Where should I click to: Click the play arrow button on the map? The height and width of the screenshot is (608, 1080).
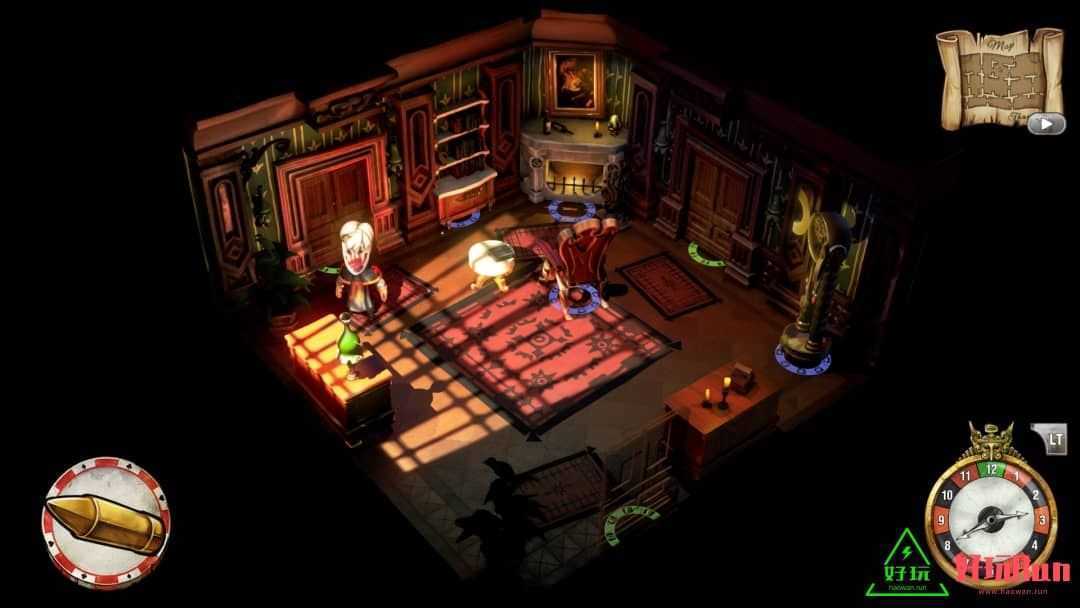tap(1046, 124)
